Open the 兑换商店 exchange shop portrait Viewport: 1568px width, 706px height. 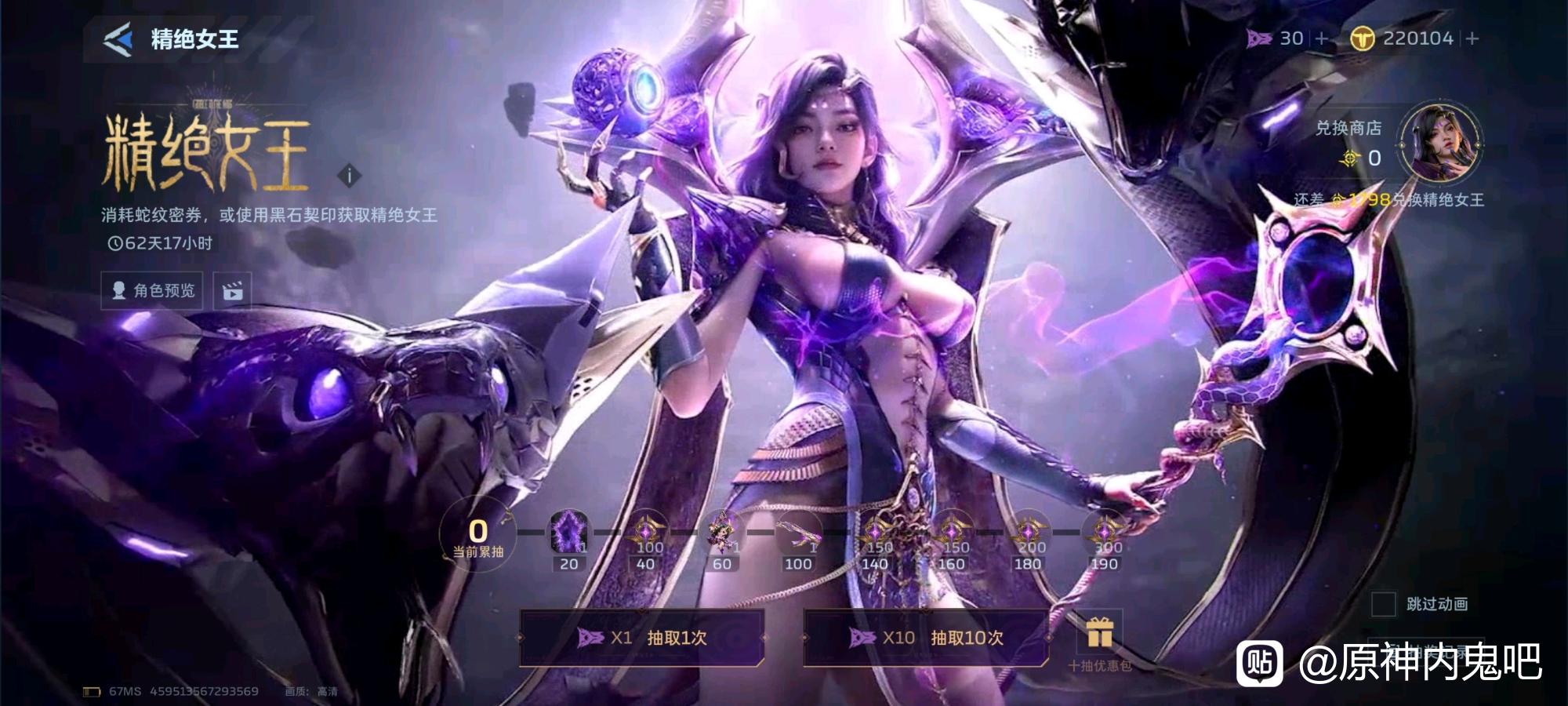[x=1439, y=144]
